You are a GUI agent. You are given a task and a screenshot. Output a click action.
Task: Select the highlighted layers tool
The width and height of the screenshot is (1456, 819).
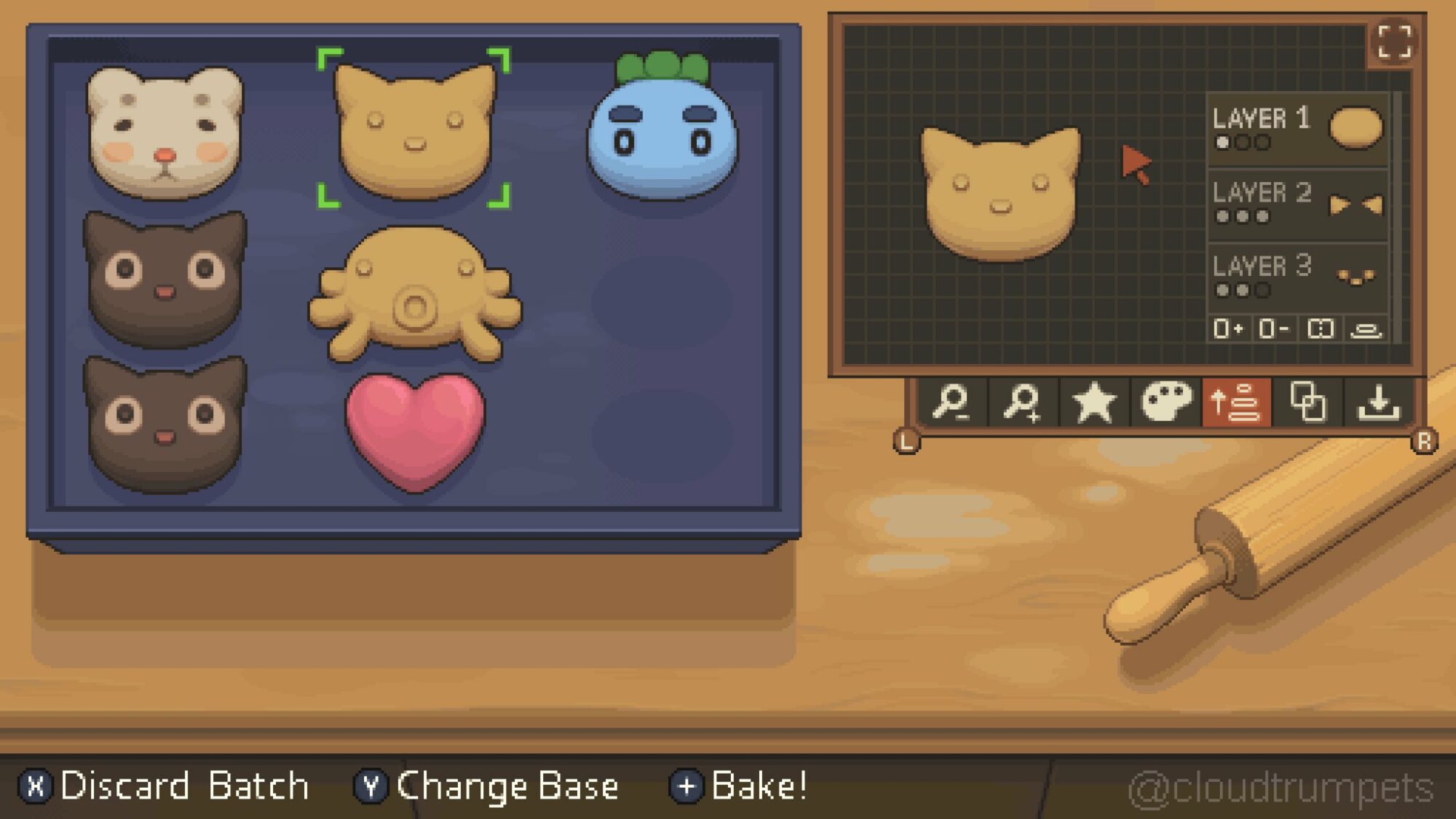[x=1236, y=403]
